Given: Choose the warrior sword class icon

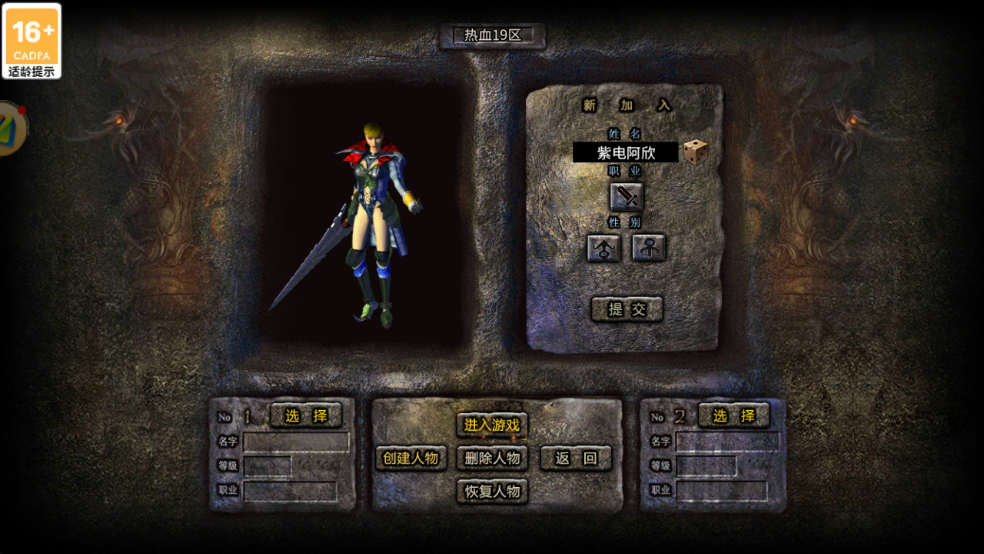Looking at the screenshot, I should coord(627,196).
